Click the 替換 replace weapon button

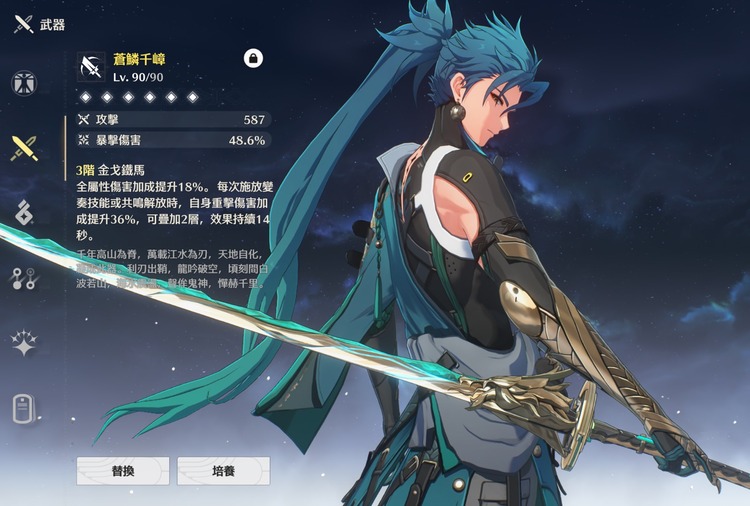click(122, 471)
